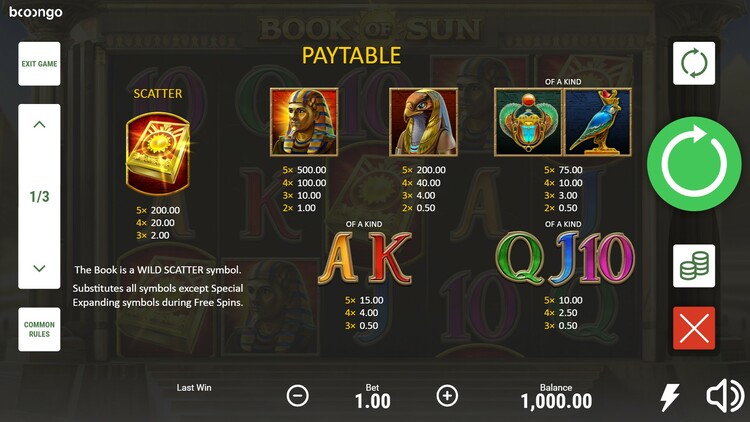Open the coin stack bet settings
The height and width of the screenshot is (422, 750).
pyautogui.click(x=693, y=266)
